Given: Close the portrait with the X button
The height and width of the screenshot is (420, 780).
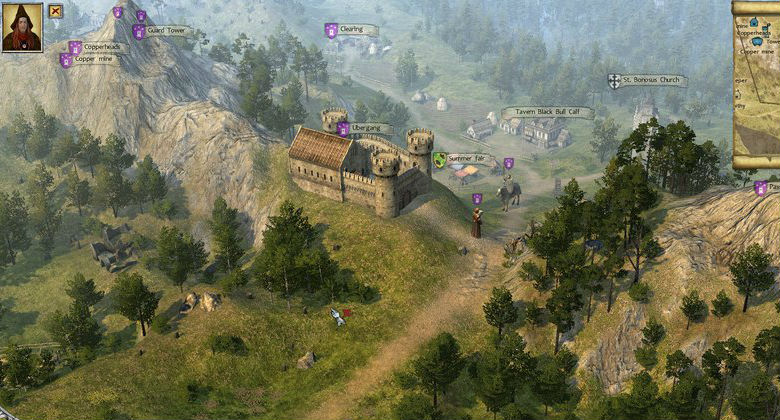Looking at the screenshot, I should tap(55, 11).
